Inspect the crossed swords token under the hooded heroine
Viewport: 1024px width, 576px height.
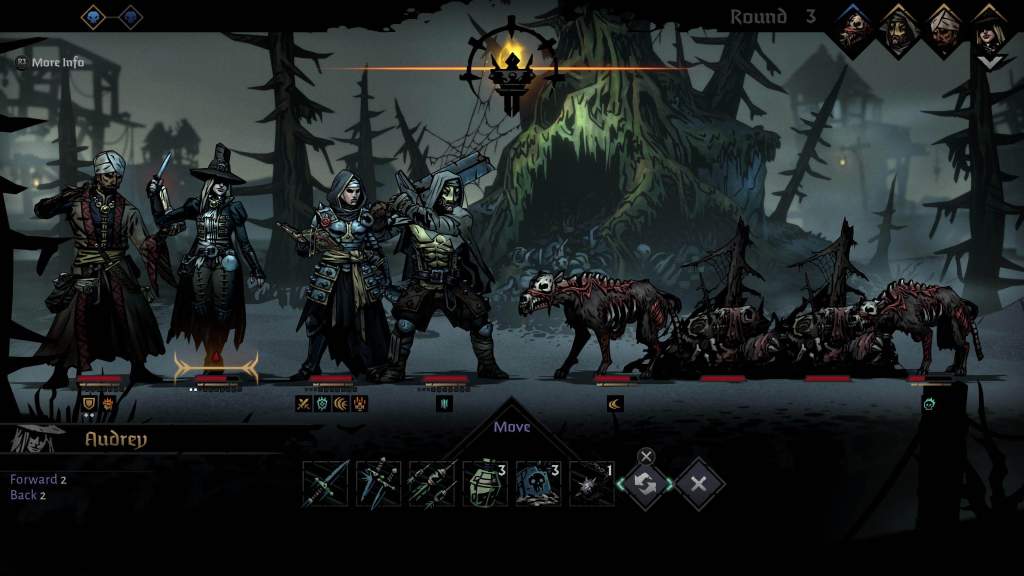[303, 404]
